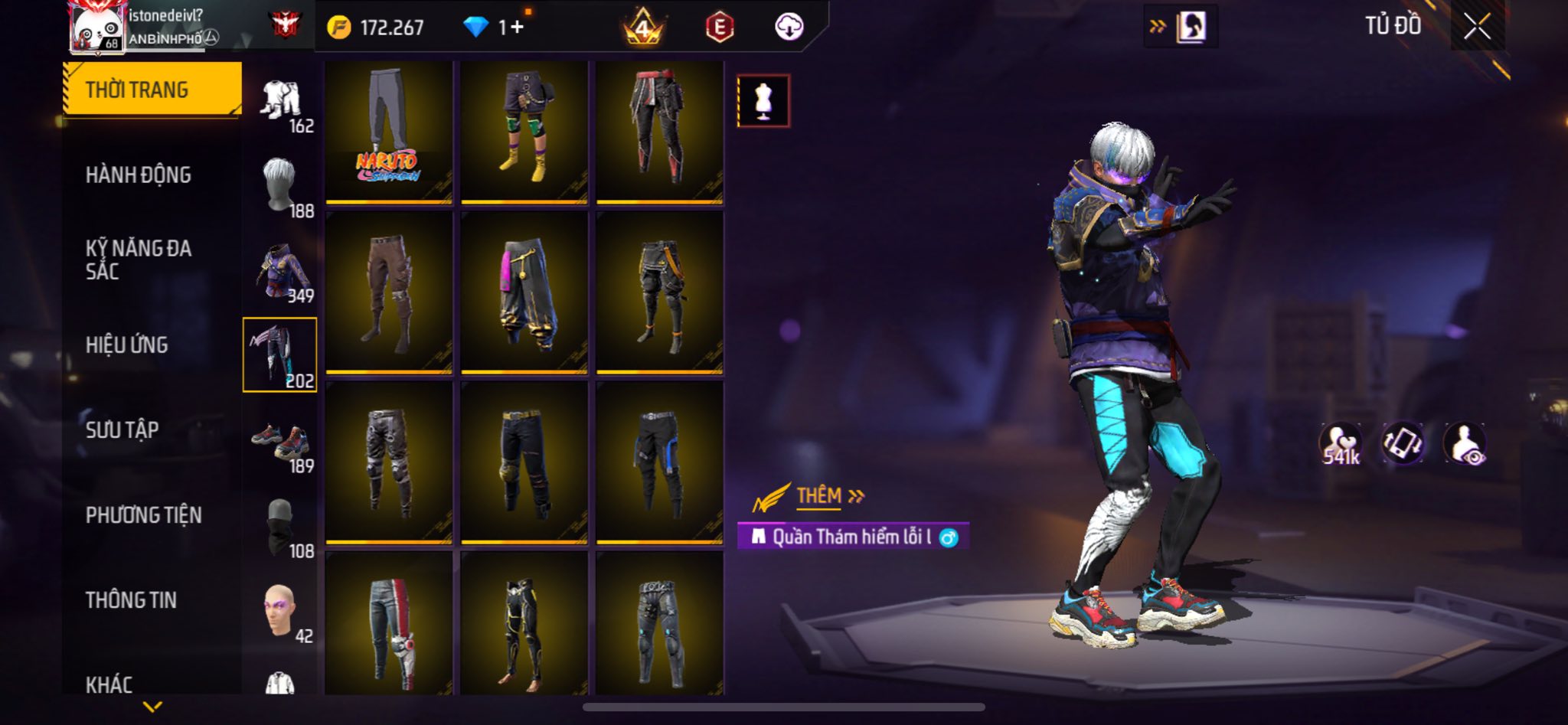Select the black pants with magenta sash
The image size is (1568, 725).
tap(524, 293)
